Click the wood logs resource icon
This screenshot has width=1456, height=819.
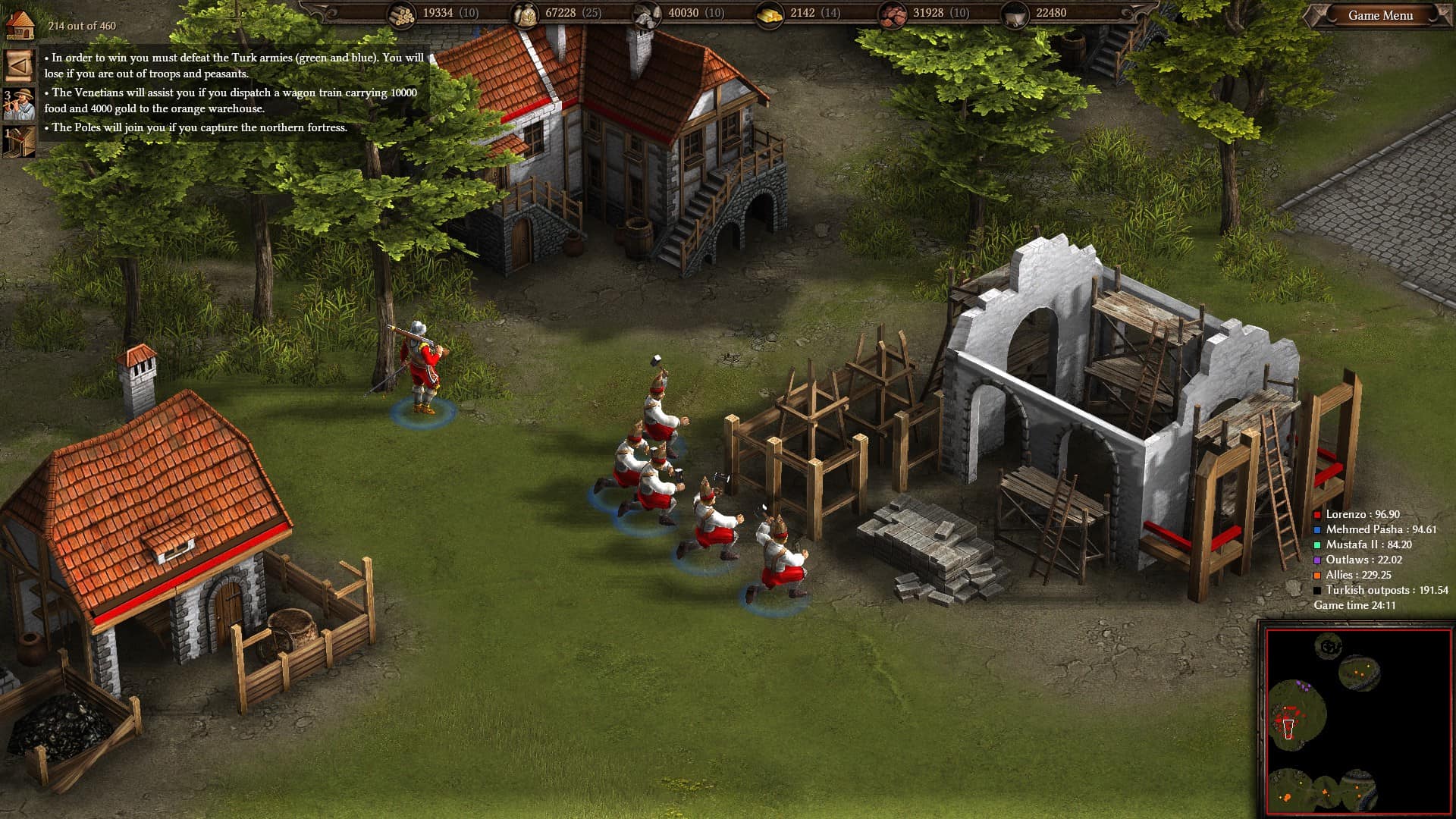(402, 14)
